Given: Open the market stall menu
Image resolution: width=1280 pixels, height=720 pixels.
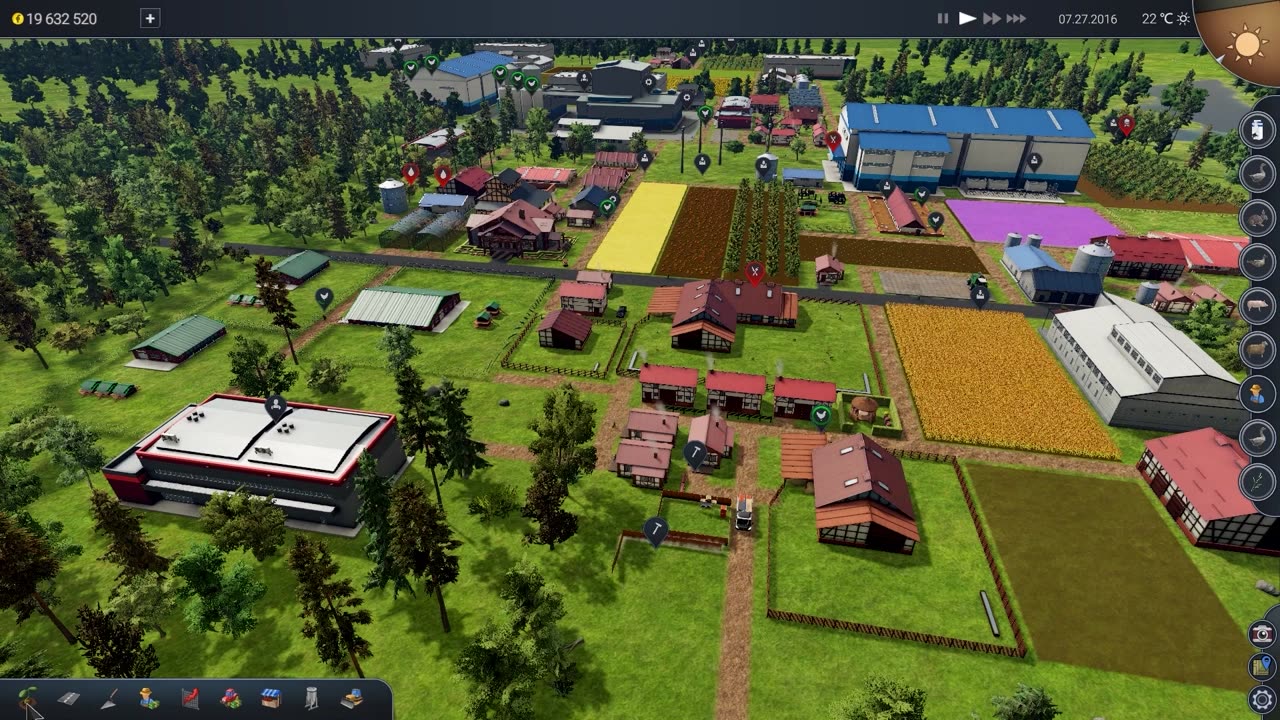Looking at the screenshot, I should (271, 698).
